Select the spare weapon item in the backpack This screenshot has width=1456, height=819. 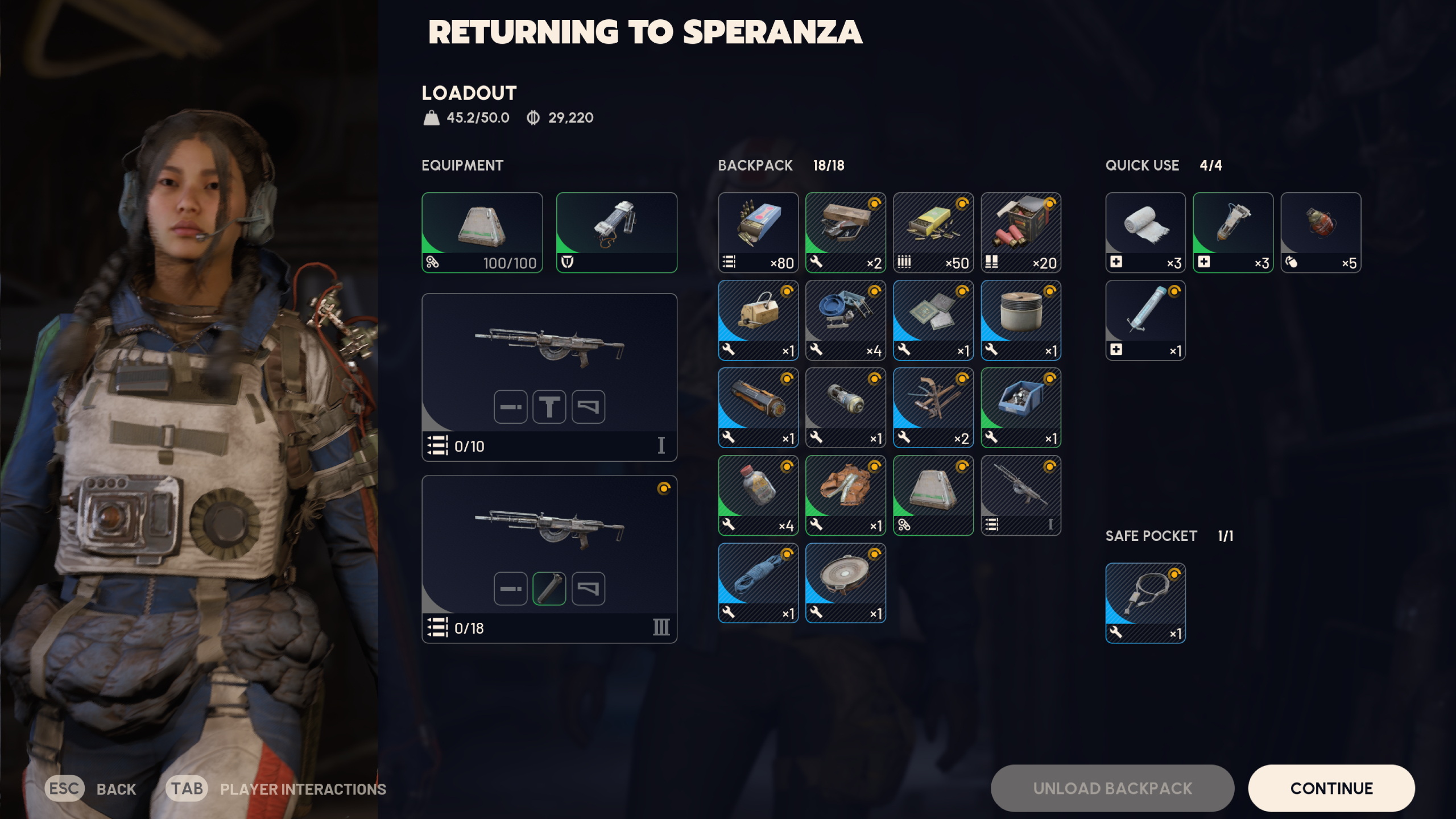(x=1020, y=494)
